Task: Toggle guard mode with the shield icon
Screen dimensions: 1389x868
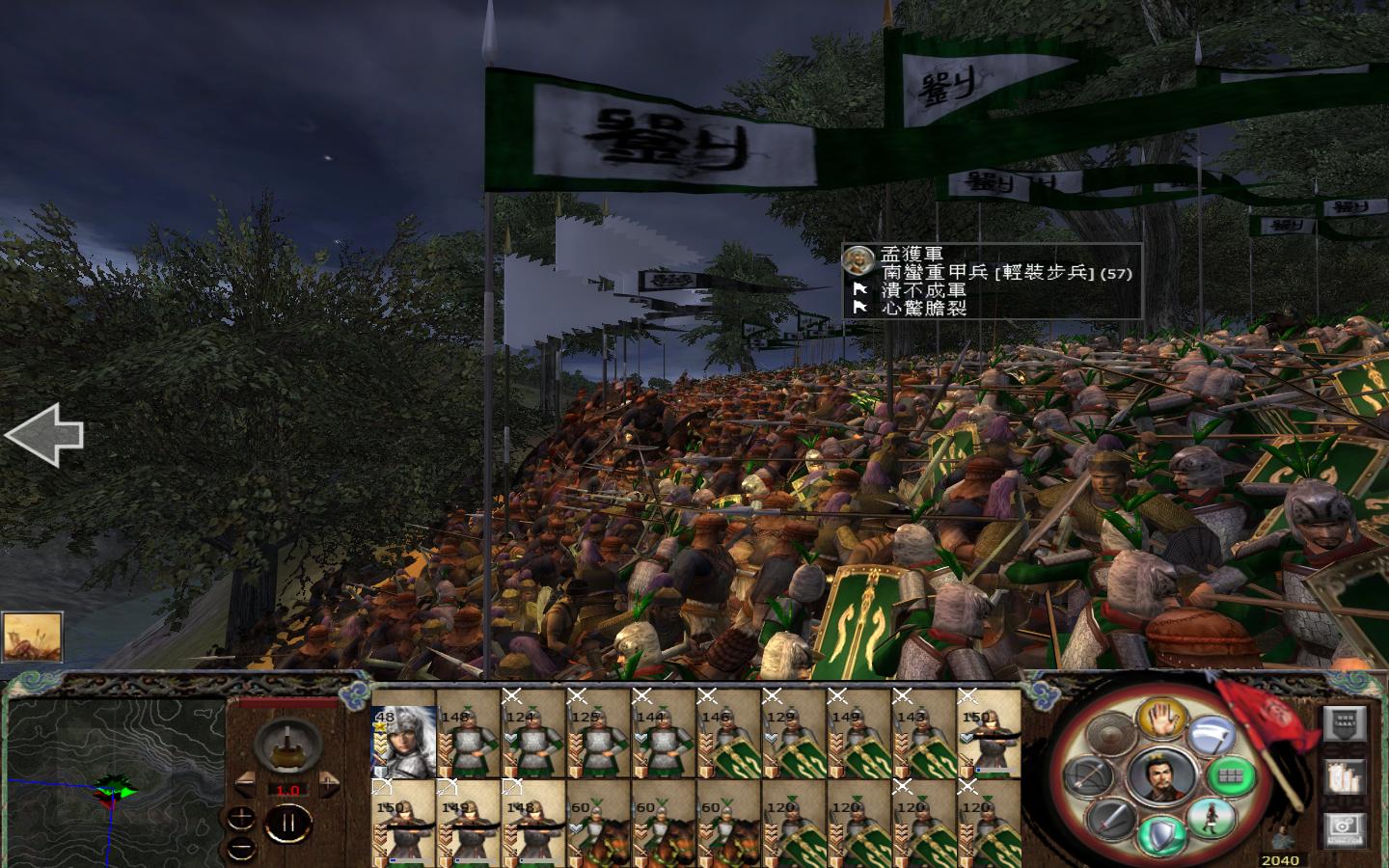Action: (x=1162, y=831)
